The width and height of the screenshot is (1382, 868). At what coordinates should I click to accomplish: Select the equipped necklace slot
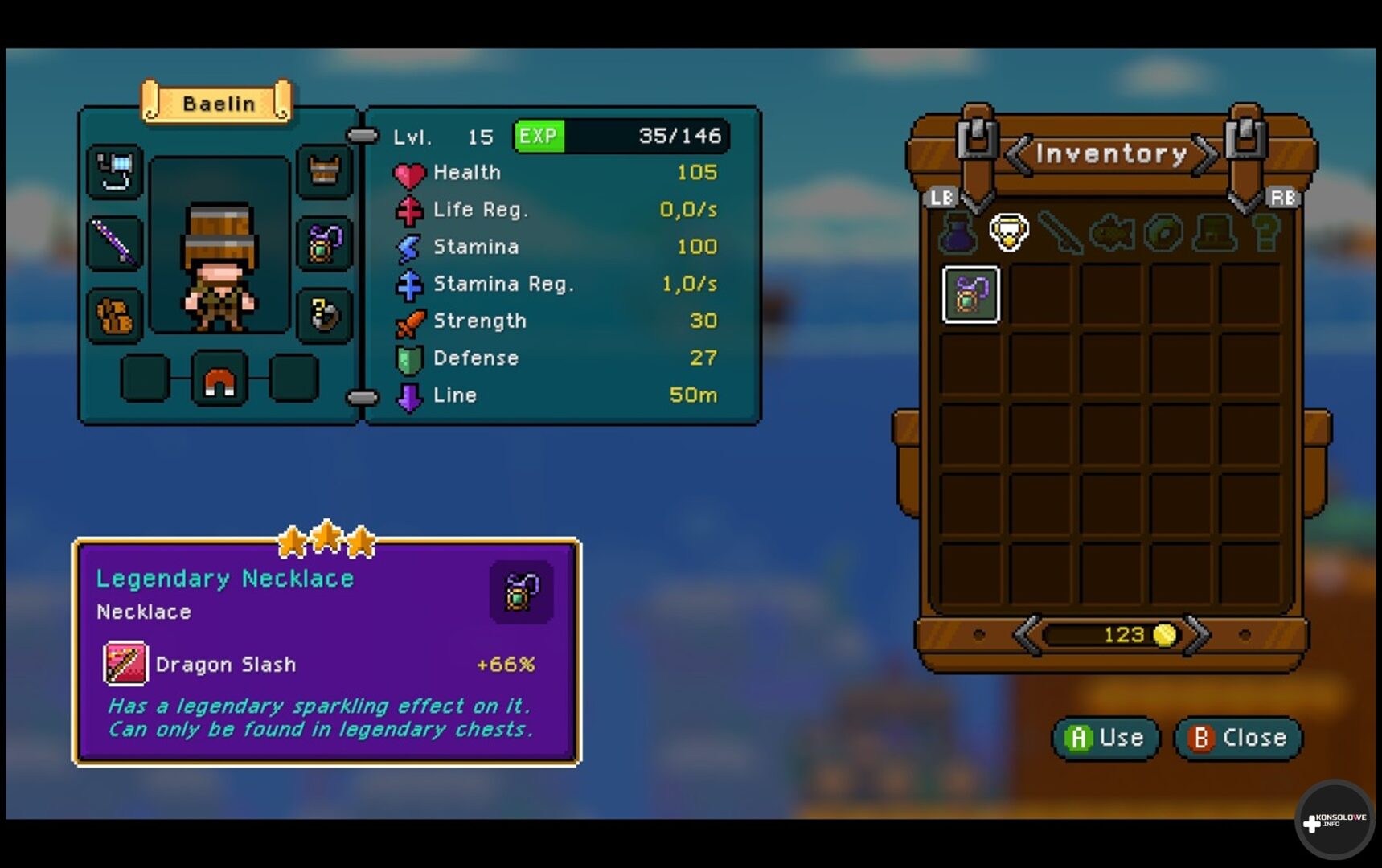click(x=324, y=243)
